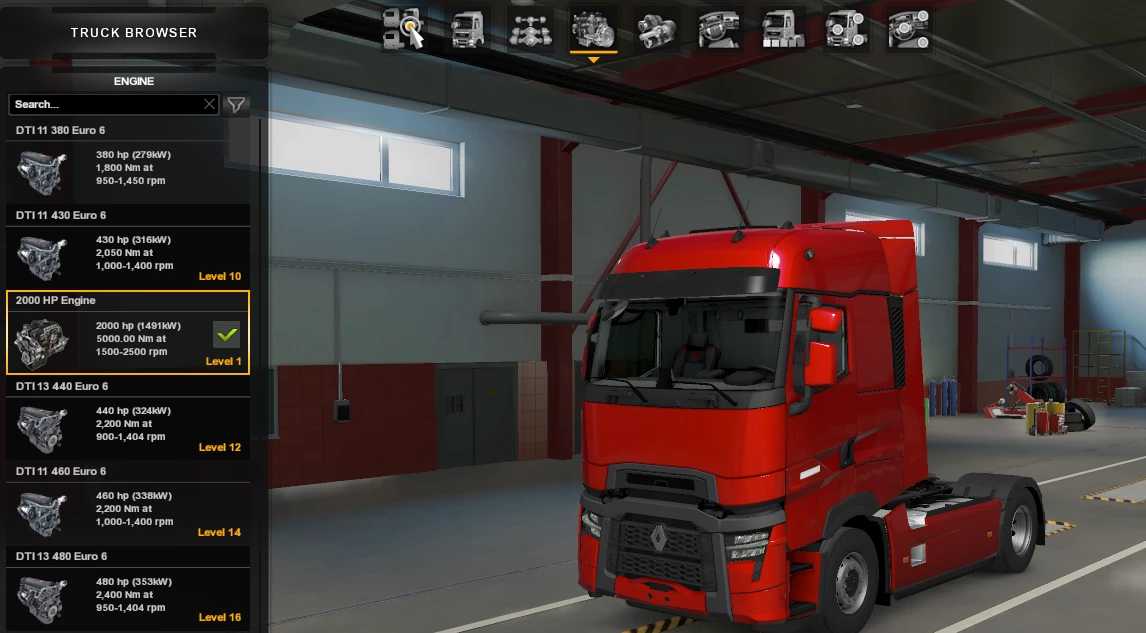The image size is (1146, 633).
Task: Clear the search text with the X
Action: pos(209,104)
